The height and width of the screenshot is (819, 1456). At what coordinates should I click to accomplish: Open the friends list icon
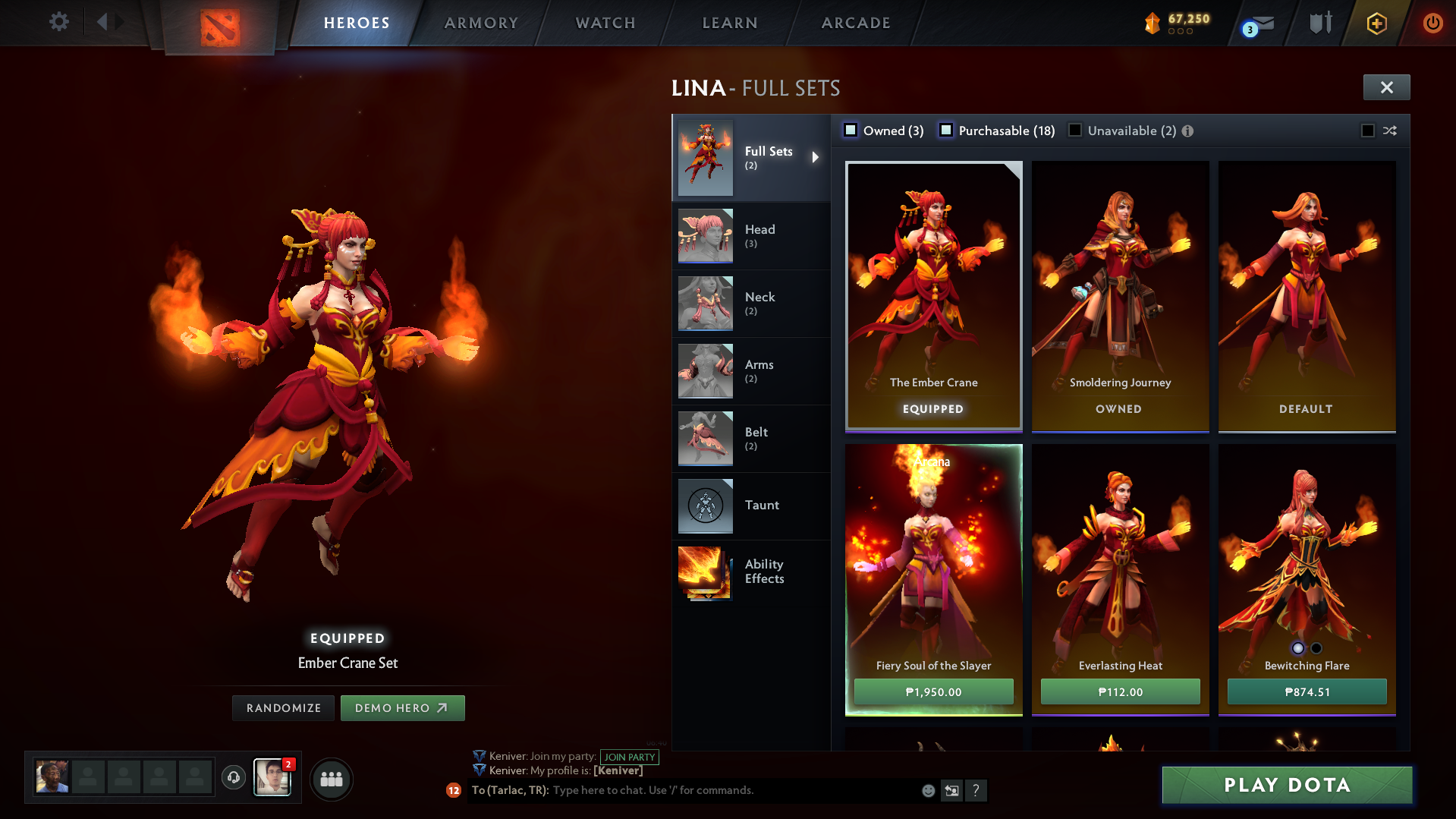[x=331, y=779]
